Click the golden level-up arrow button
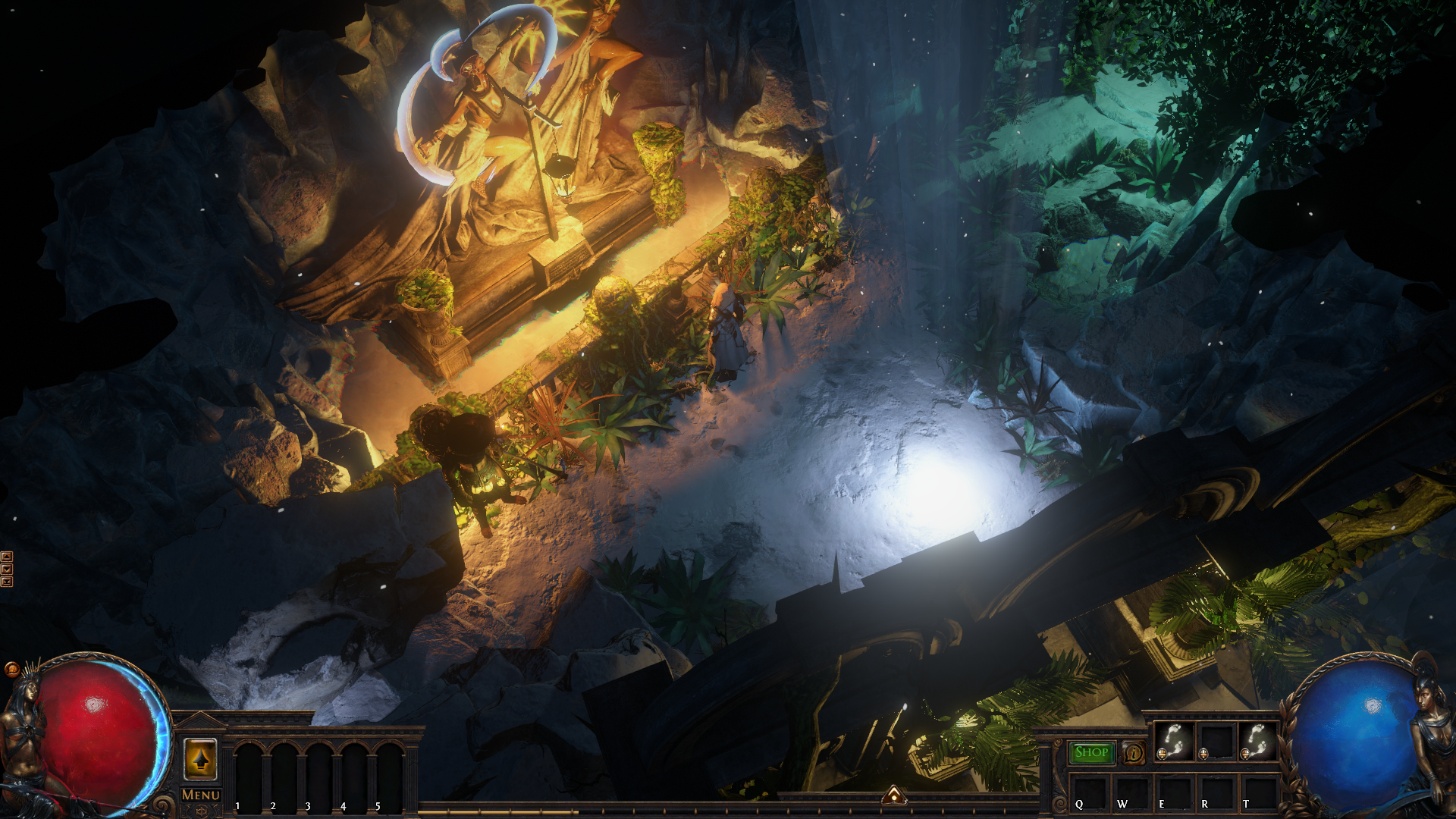This screenshot has width=1456, height=819. 200,759
